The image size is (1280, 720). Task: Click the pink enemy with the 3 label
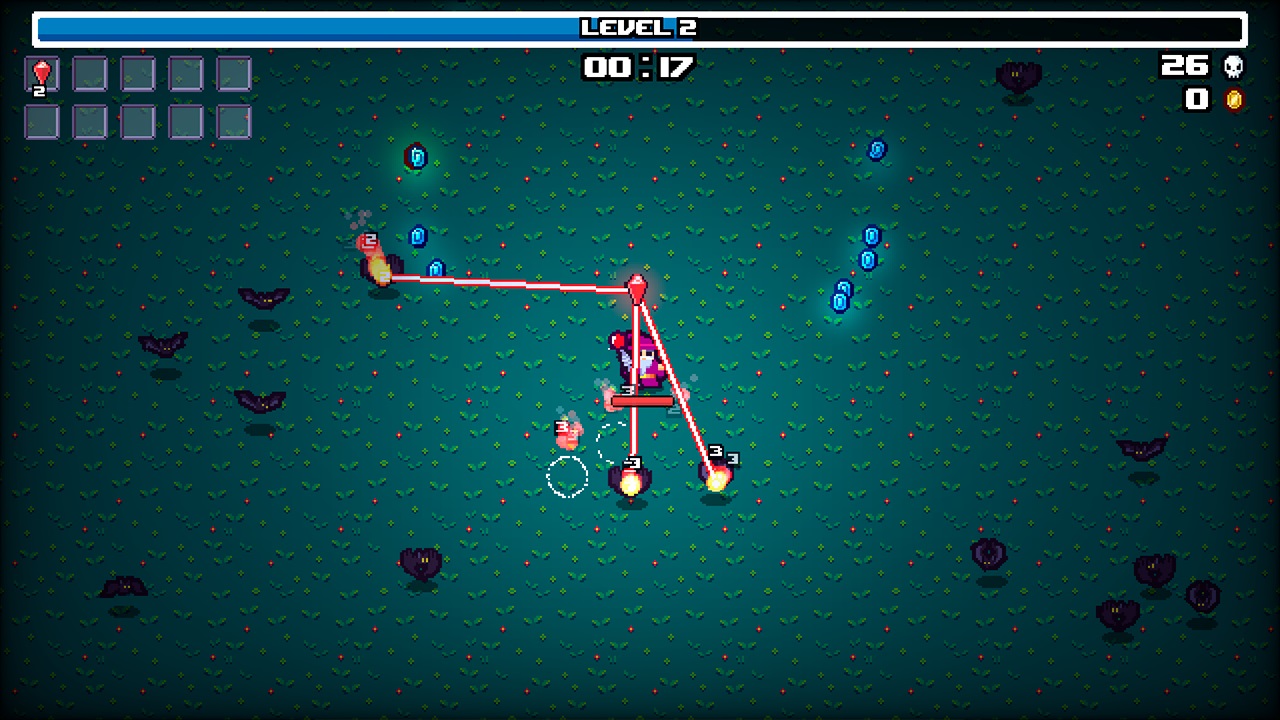pyautogui.click(x=568, y=432)
